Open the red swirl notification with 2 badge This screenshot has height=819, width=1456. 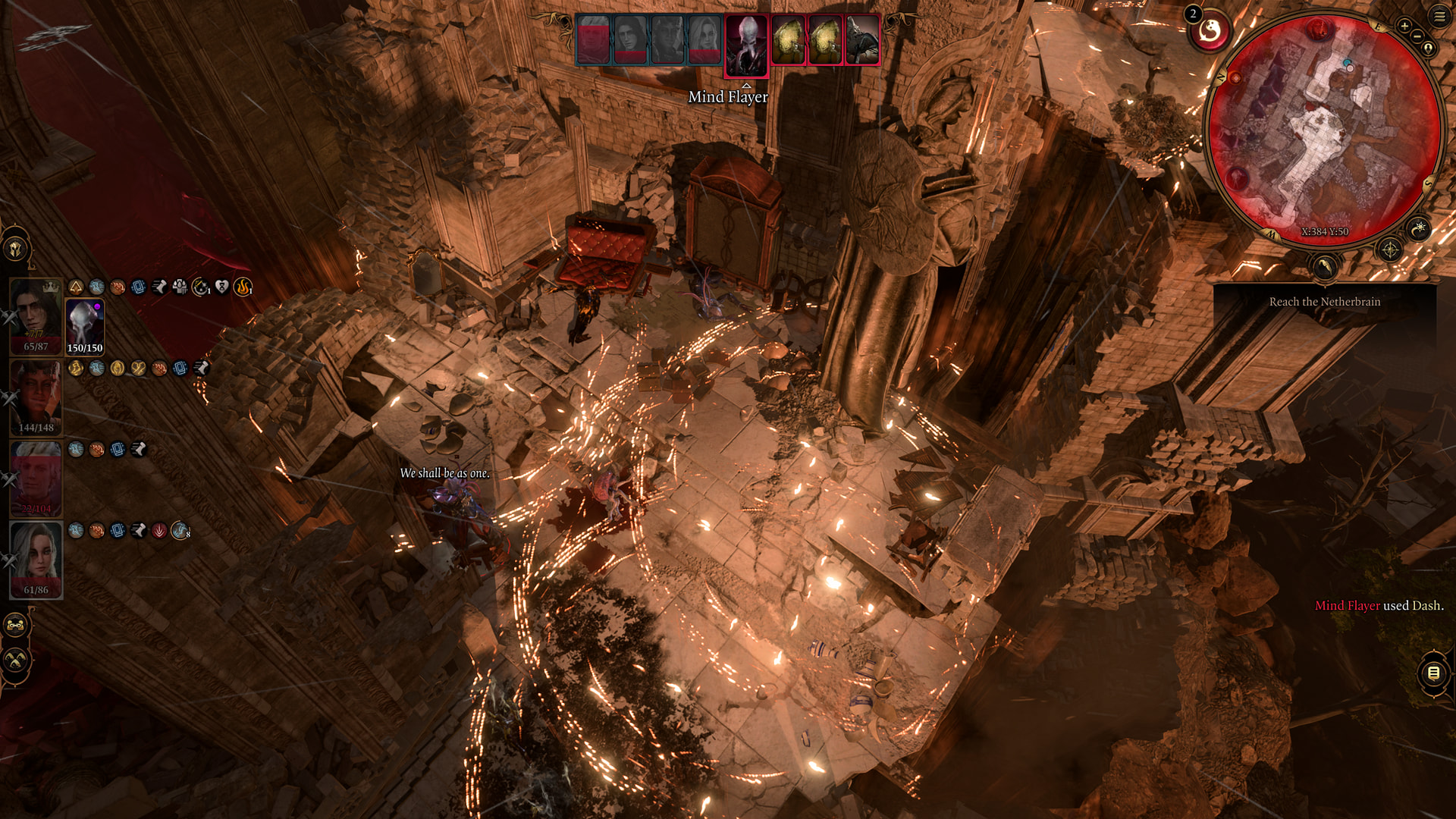coord(1209,32)
